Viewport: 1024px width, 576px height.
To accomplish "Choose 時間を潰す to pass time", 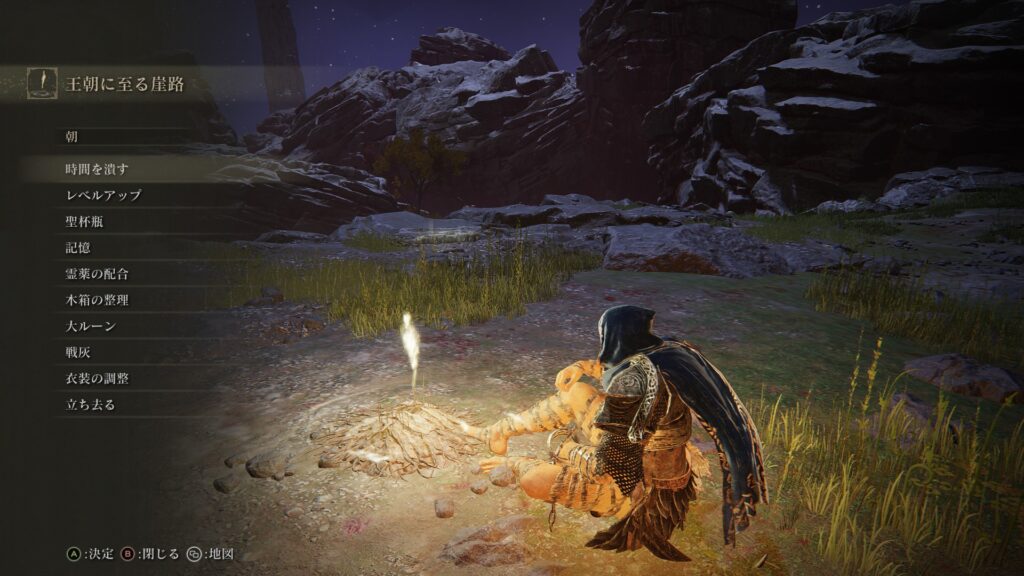I will pos(97,169).
